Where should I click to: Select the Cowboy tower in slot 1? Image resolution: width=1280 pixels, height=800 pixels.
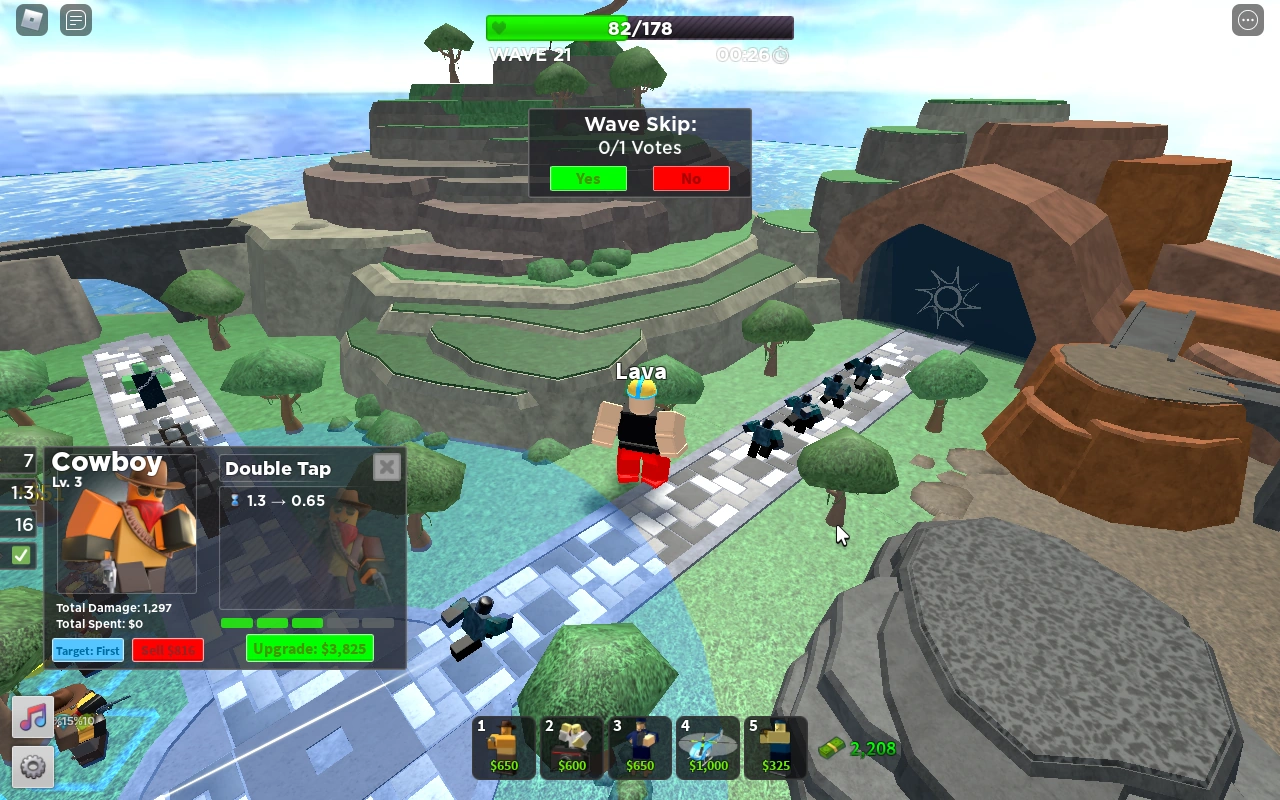(x=503, y=747)
